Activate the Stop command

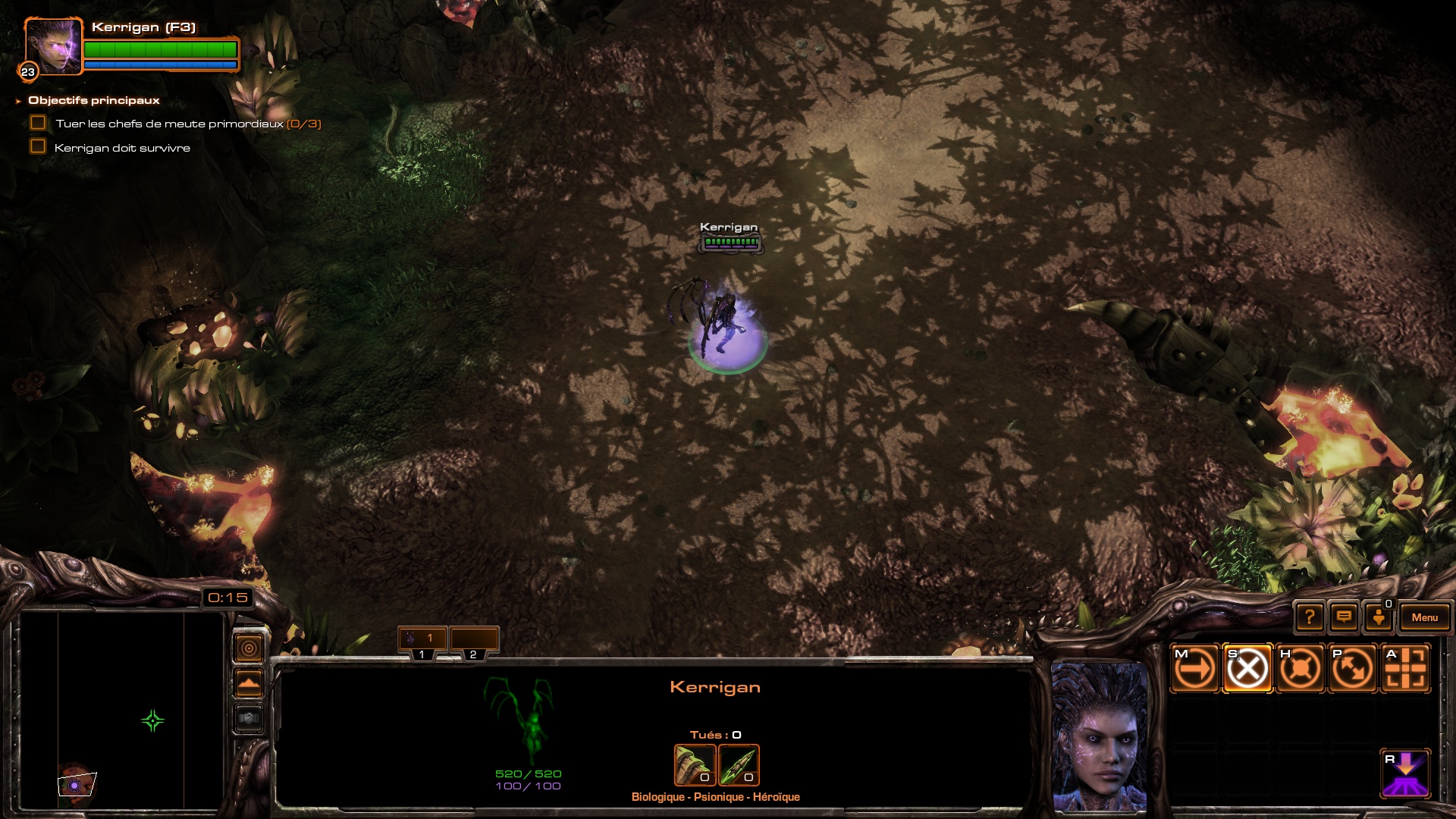pos(1247,669)
